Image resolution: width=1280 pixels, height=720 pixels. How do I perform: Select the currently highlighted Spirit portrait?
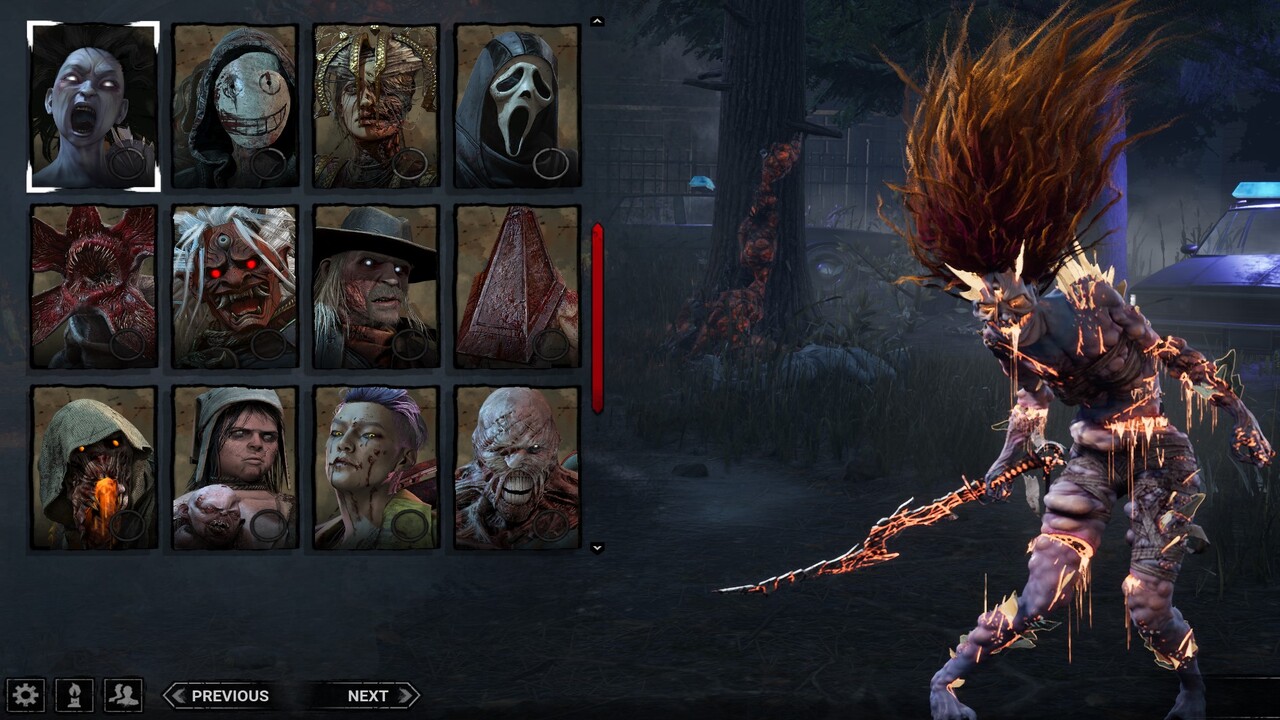(x=91, y=104)
